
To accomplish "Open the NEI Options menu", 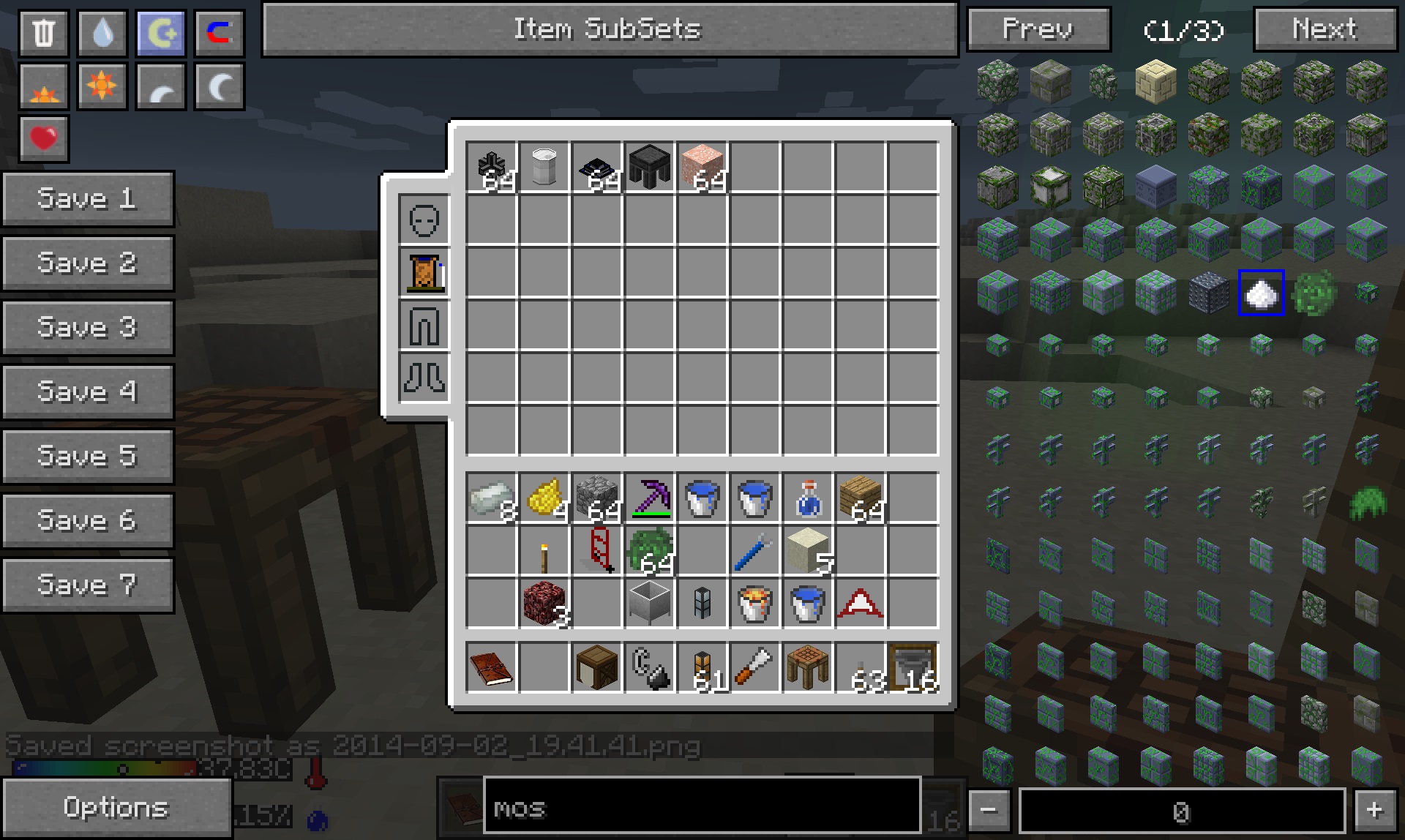I will 116,807.
